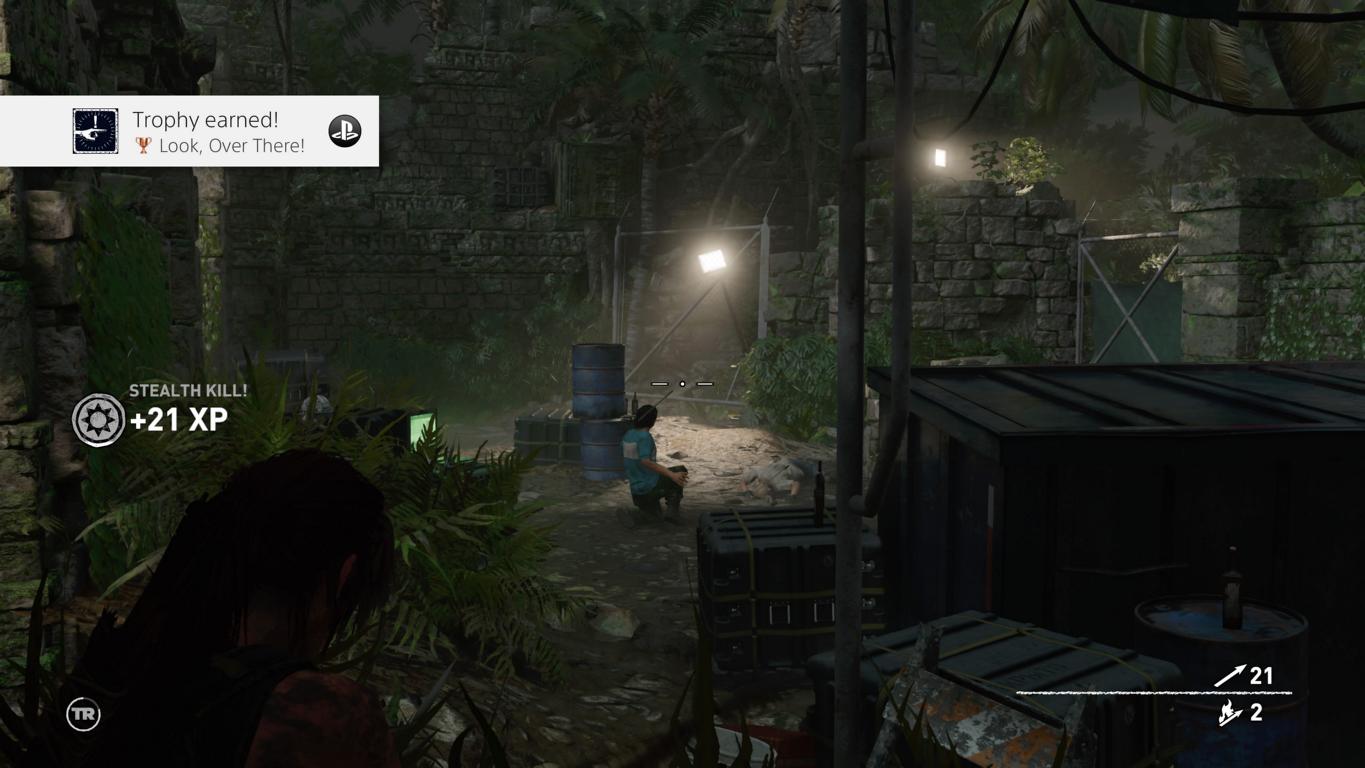Select the standard arrow icon
This screenshot has width=1365, height=768.
(x=1229, y=676)
